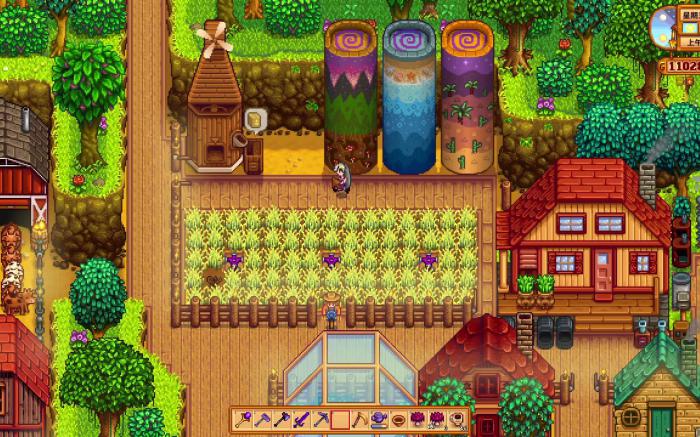Select the coffee cup item slot
Screen dimensions: 700x437
[x=456, y=419]
